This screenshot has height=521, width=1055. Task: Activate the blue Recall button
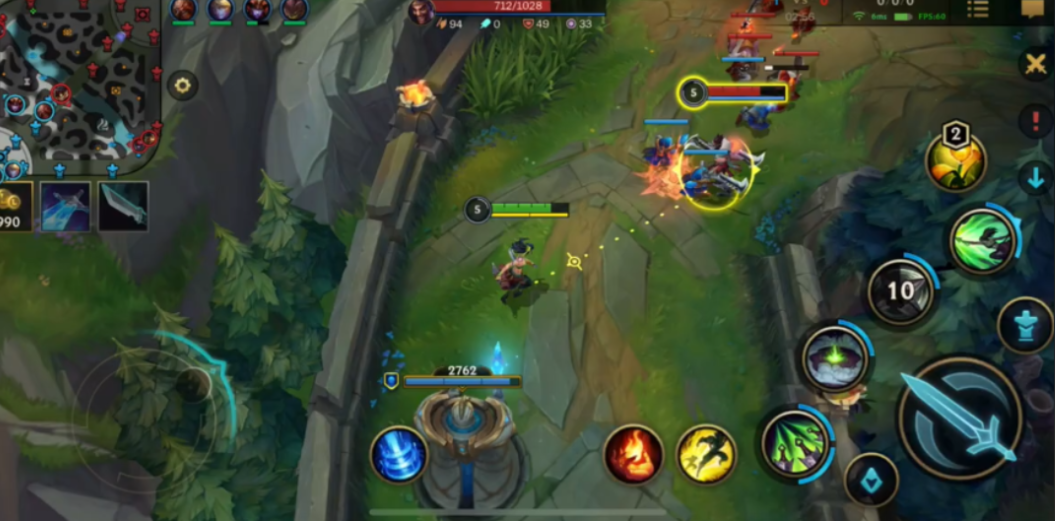click(x=399, y=454)
